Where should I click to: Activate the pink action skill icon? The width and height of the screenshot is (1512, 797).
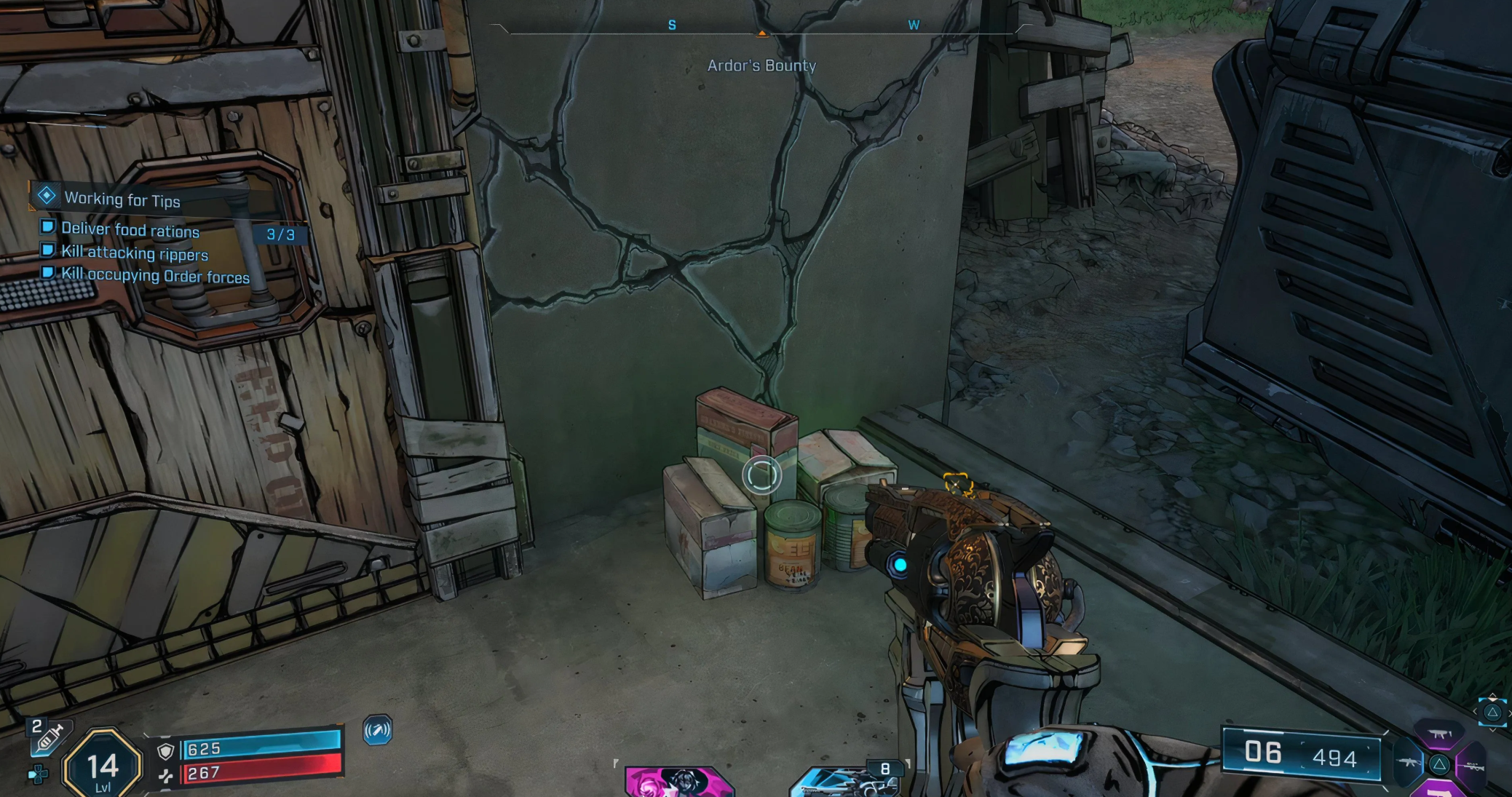tap(678, 782)
